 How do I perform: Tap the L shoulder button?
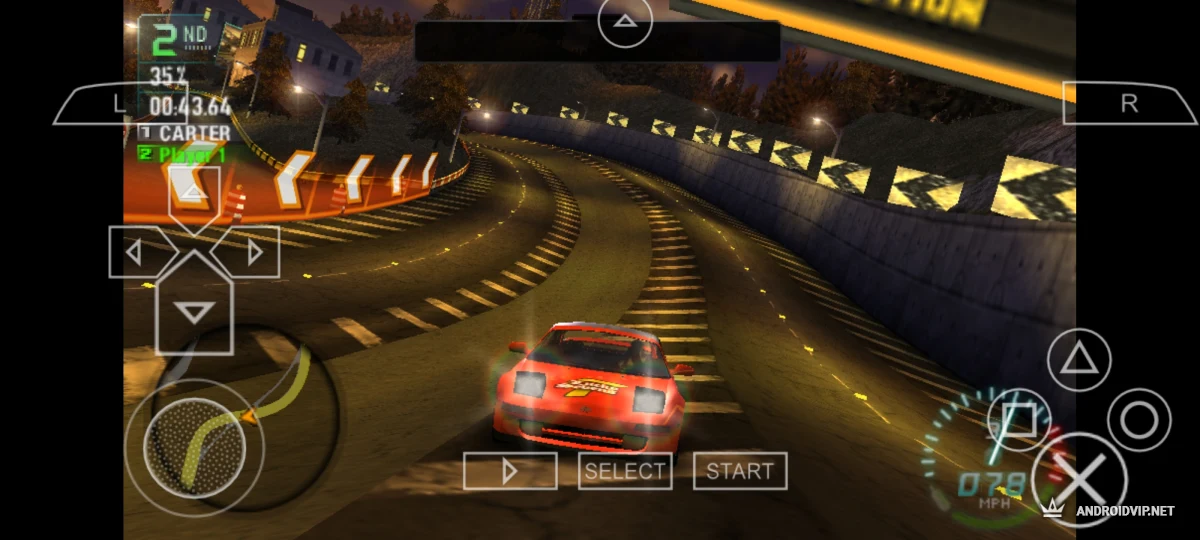point(119,104)
